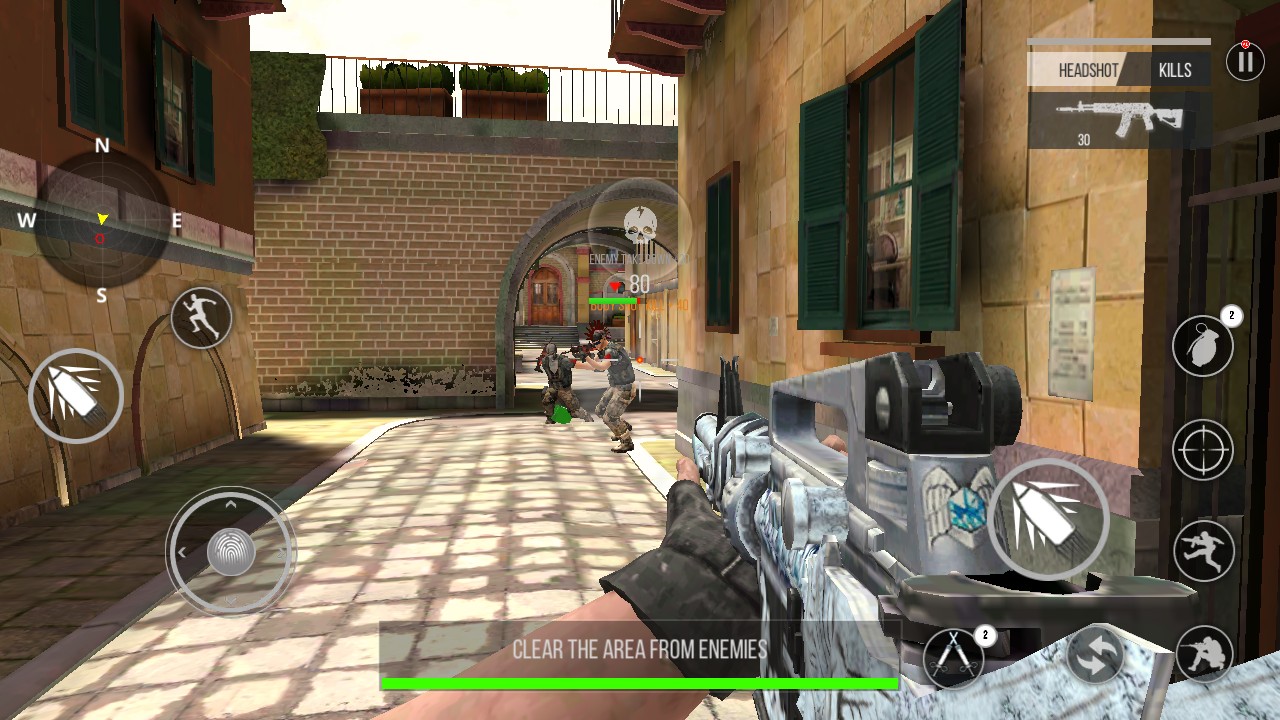Viewport: 1280px width, 720px height.
Task: Tap the jumping soldier icon
Action: (x=1203, y=550)
